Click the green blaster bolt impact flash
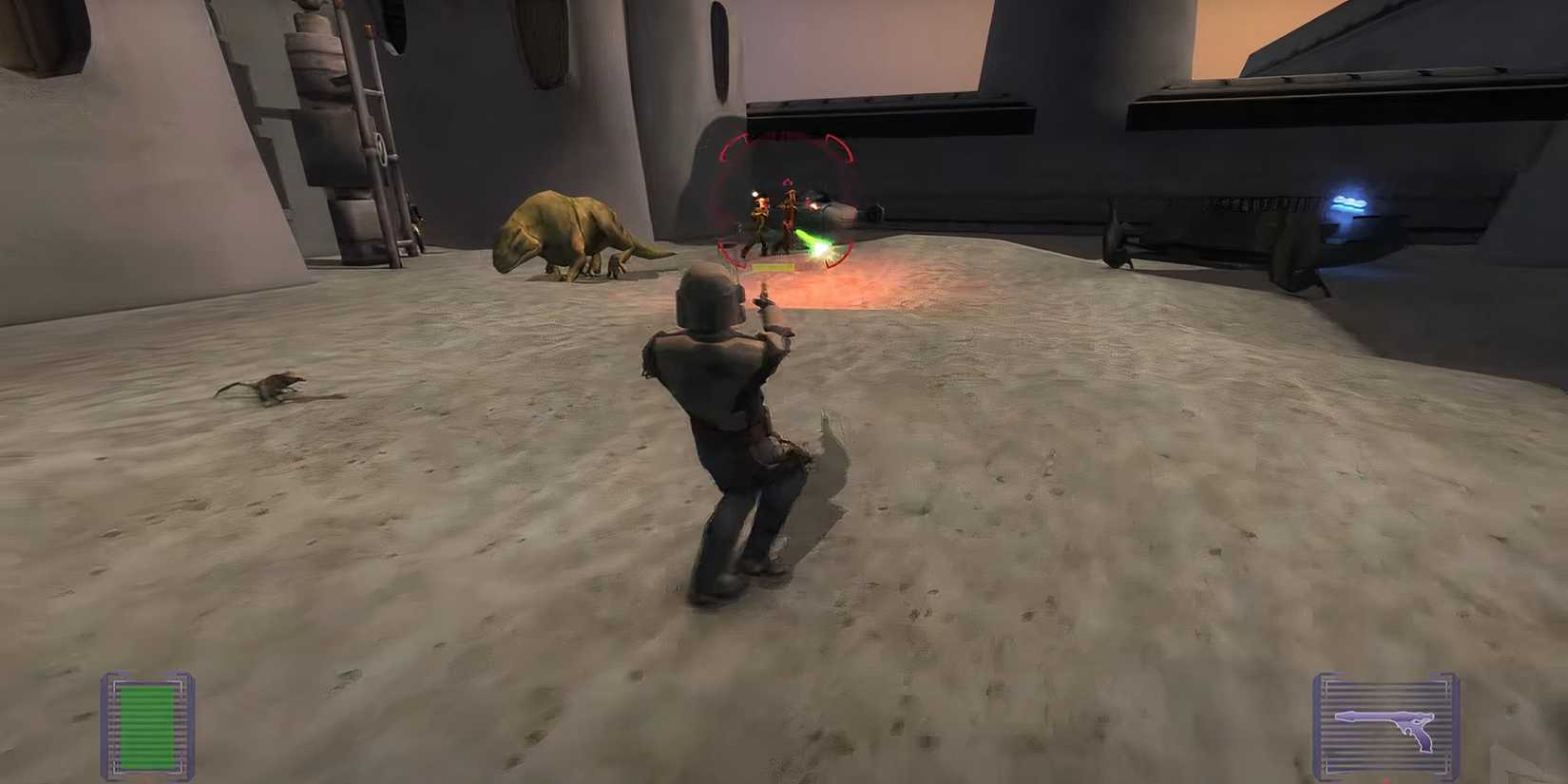 819,252
